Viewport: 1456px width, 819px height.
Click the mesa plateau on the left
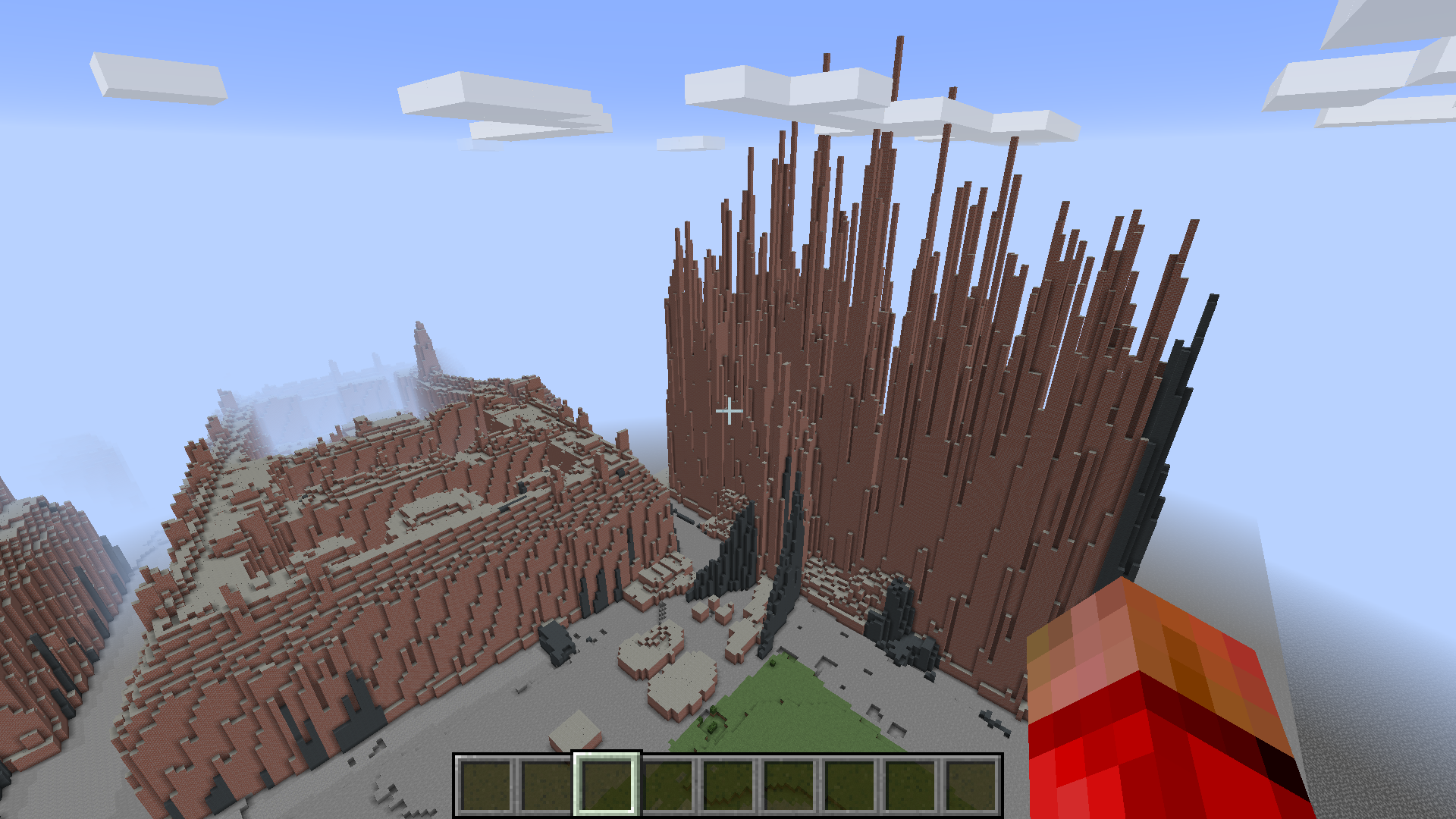(x=379, y=531)
